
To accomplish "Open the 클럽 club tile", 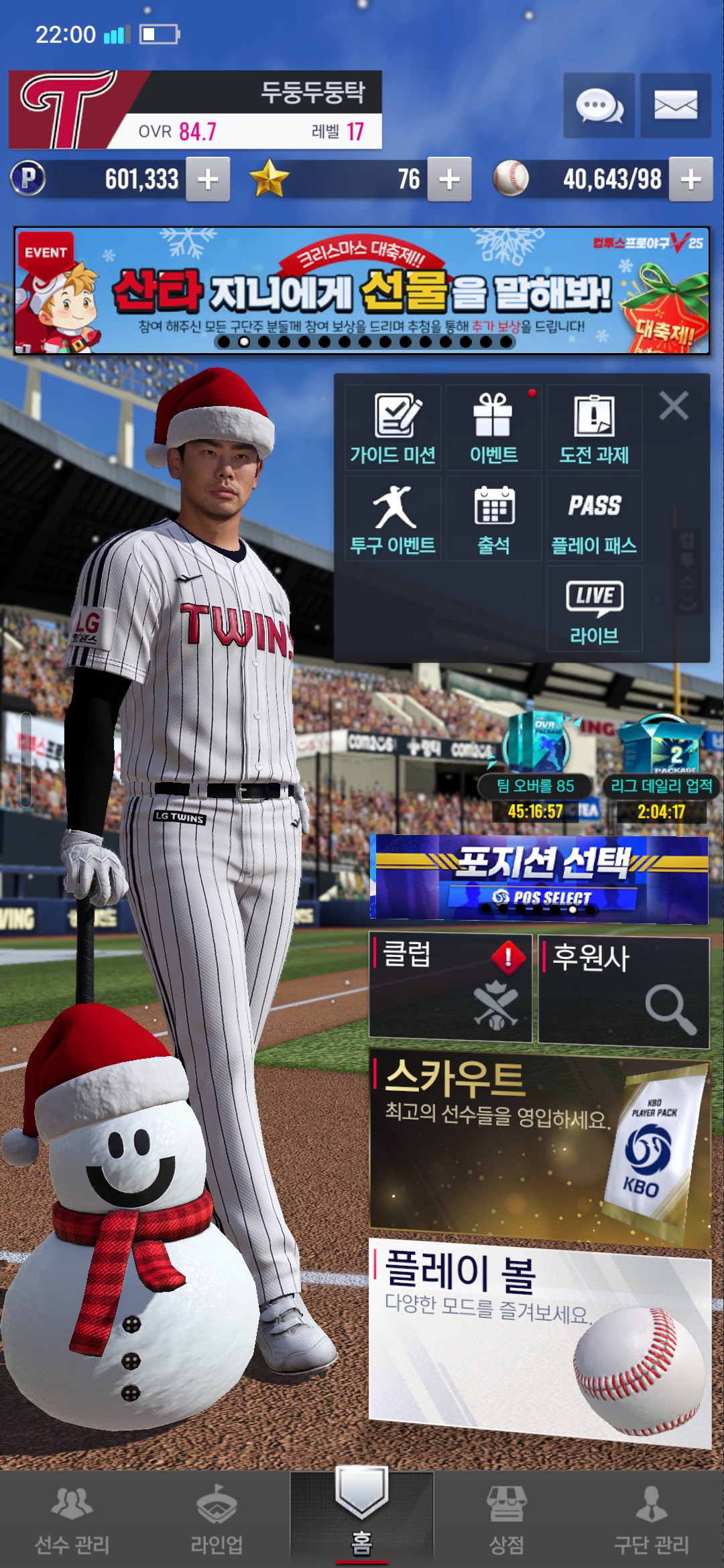I will pos(450,988).
